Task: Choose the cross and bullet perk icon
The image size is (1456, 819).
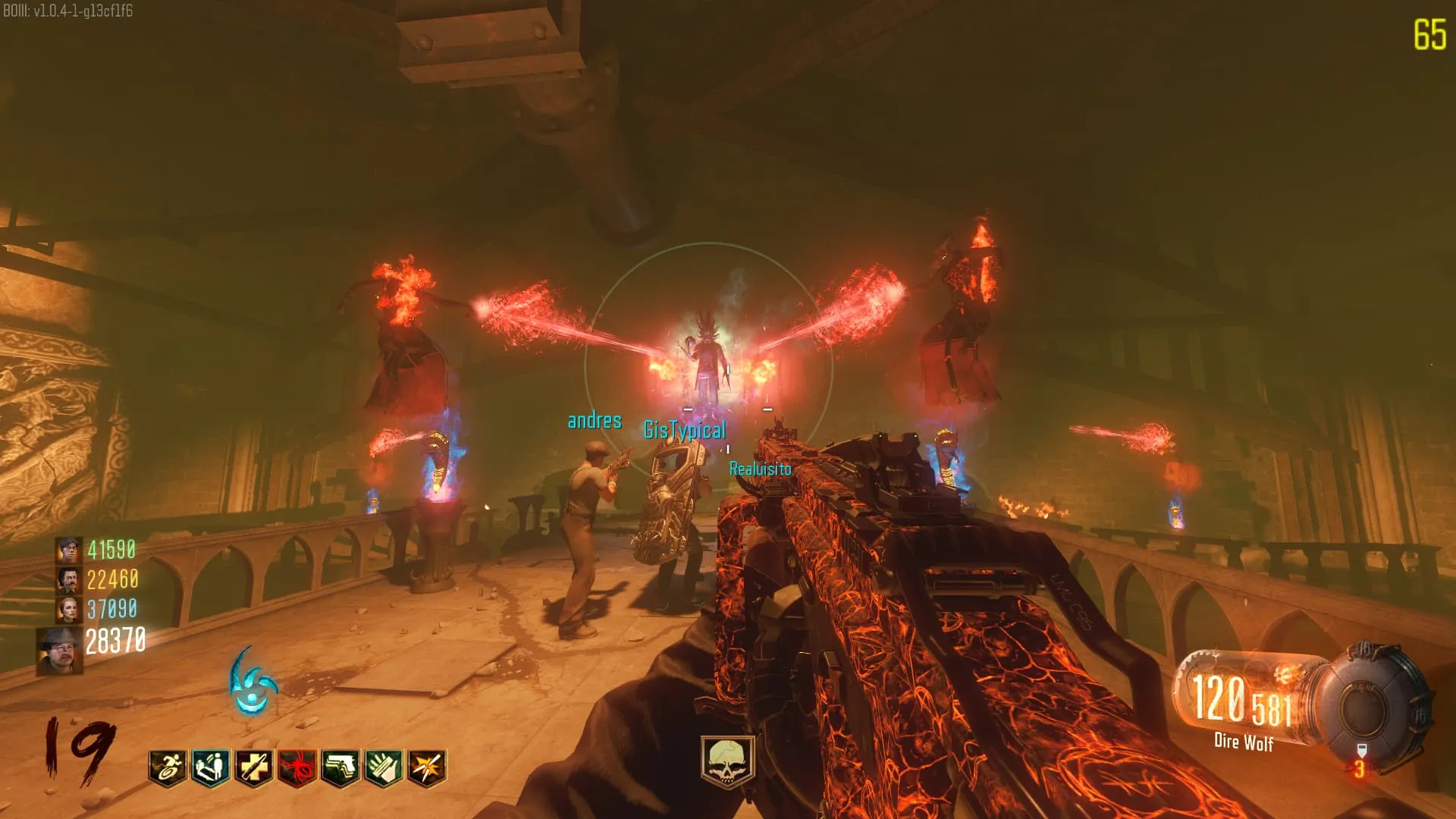Action: pos(254,767)
